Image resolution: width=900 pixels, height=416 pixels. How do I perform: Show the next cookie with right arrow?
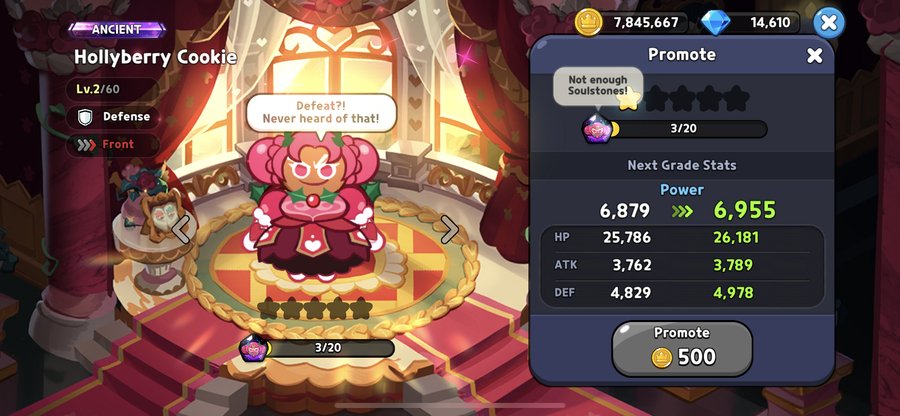(450, 229)
